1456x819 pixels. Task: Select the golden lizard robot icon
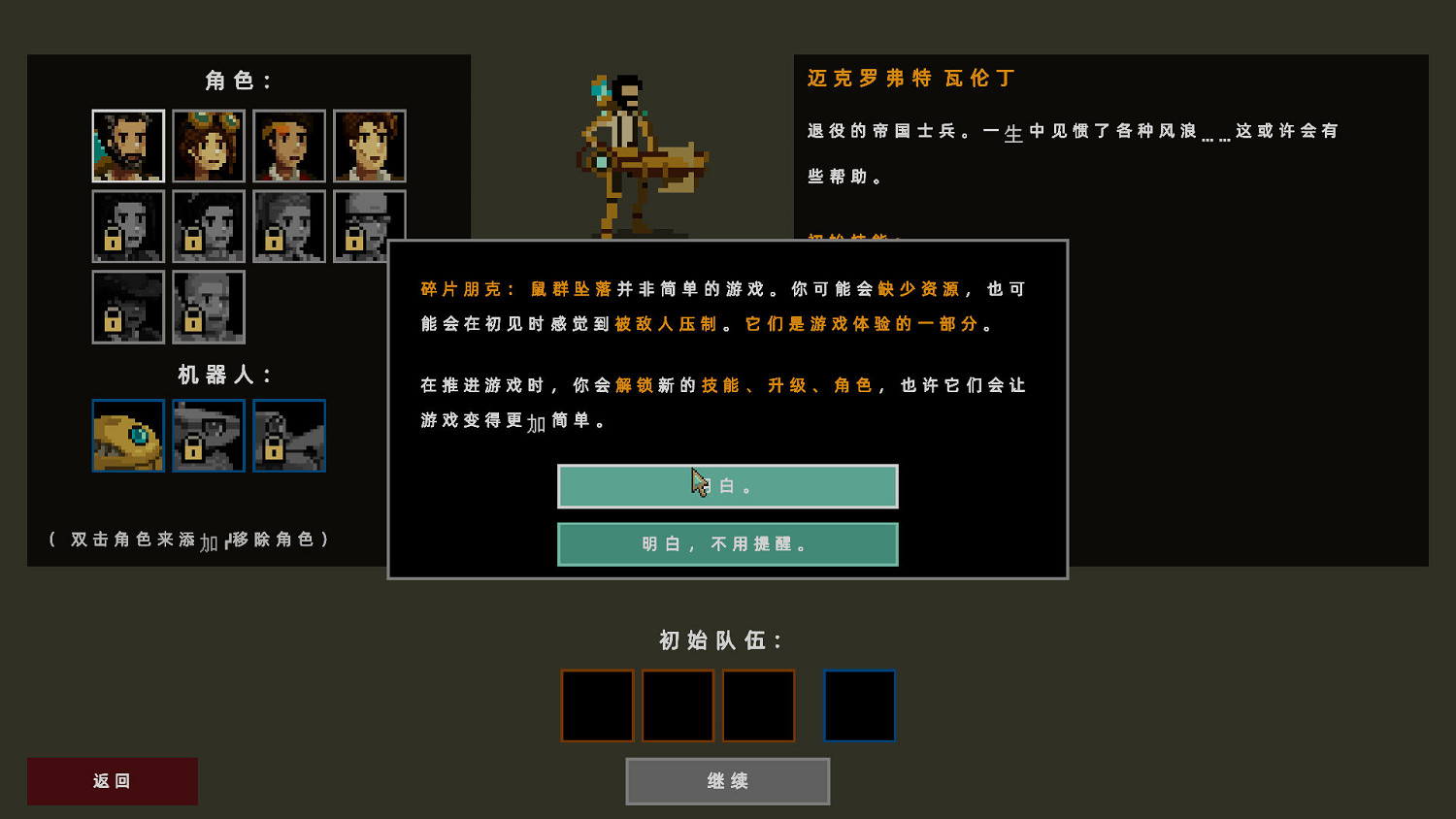click(128, 437)
